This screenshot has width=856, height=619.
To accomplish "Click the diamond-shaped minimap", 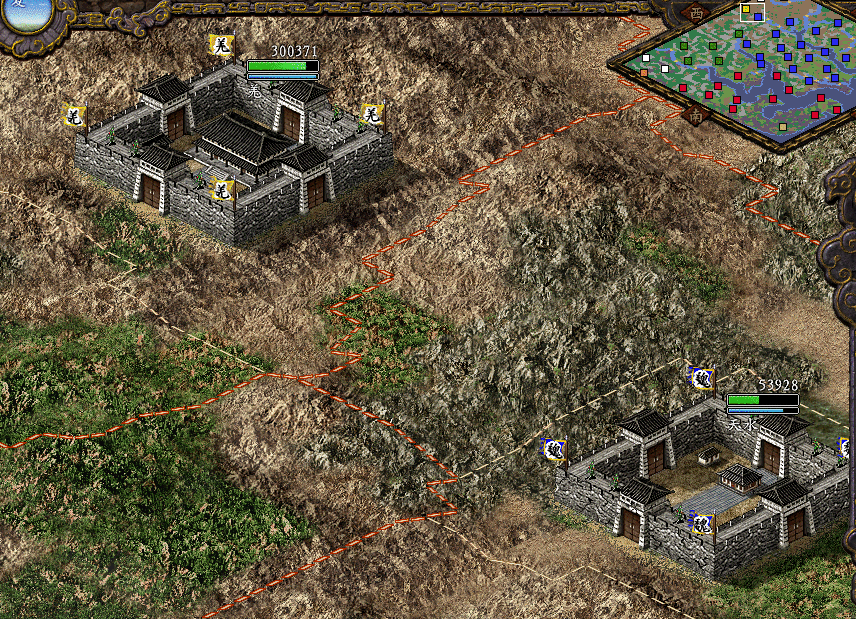I will tap(745, 70).
